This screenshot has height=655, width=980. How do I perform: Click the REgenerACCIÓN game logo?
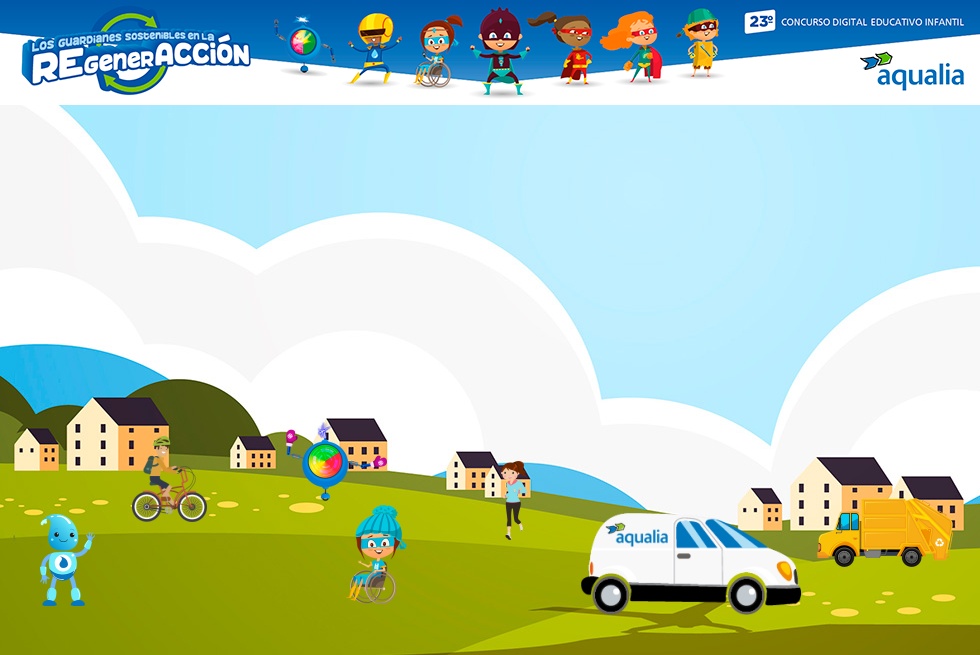[138, 55]
